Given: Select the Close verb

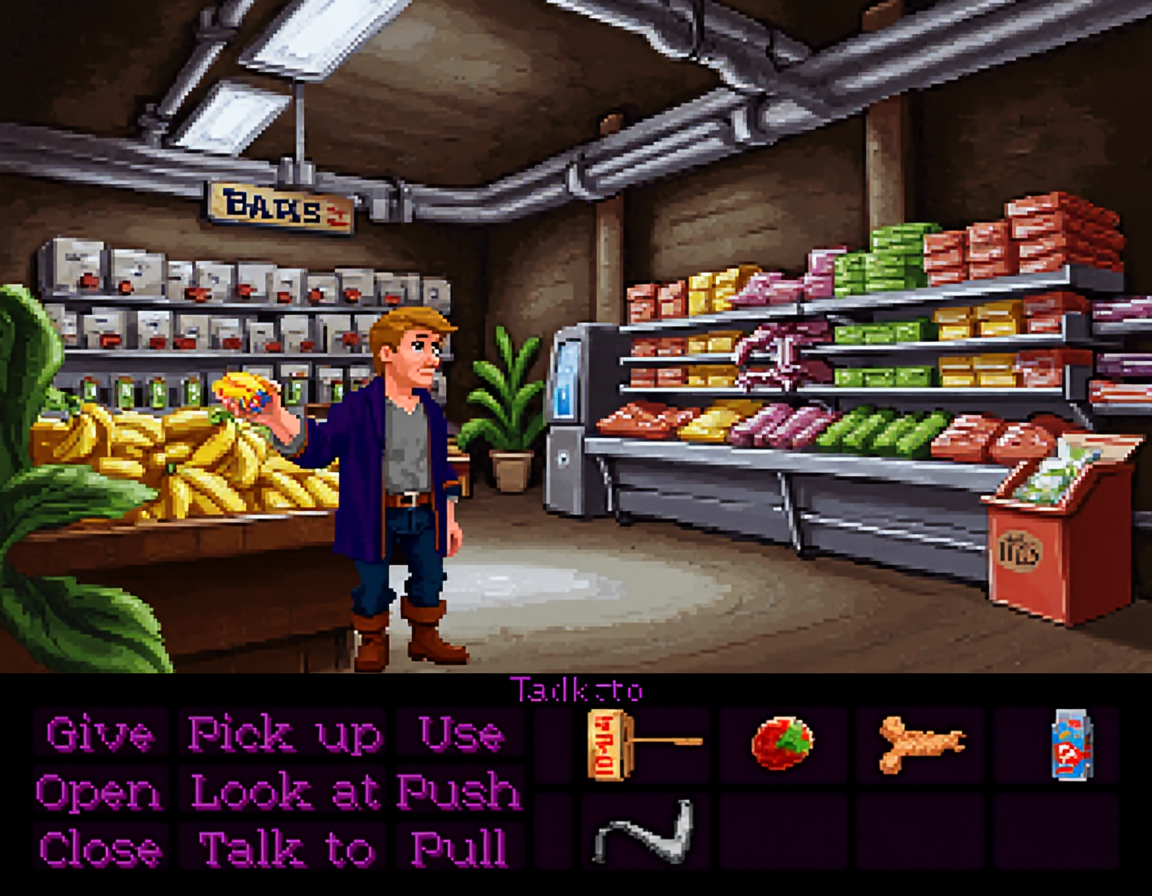Looking at the screenshot, I should [x=100, y=849].
